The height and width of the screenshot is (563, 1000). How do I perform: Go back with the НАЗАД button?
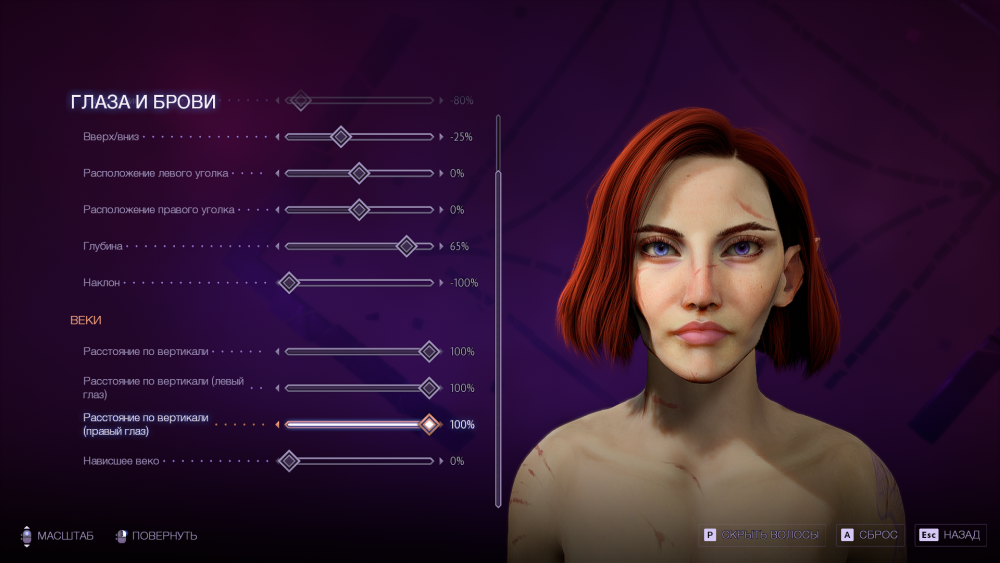pyautogui.click(x=950, y=535)
